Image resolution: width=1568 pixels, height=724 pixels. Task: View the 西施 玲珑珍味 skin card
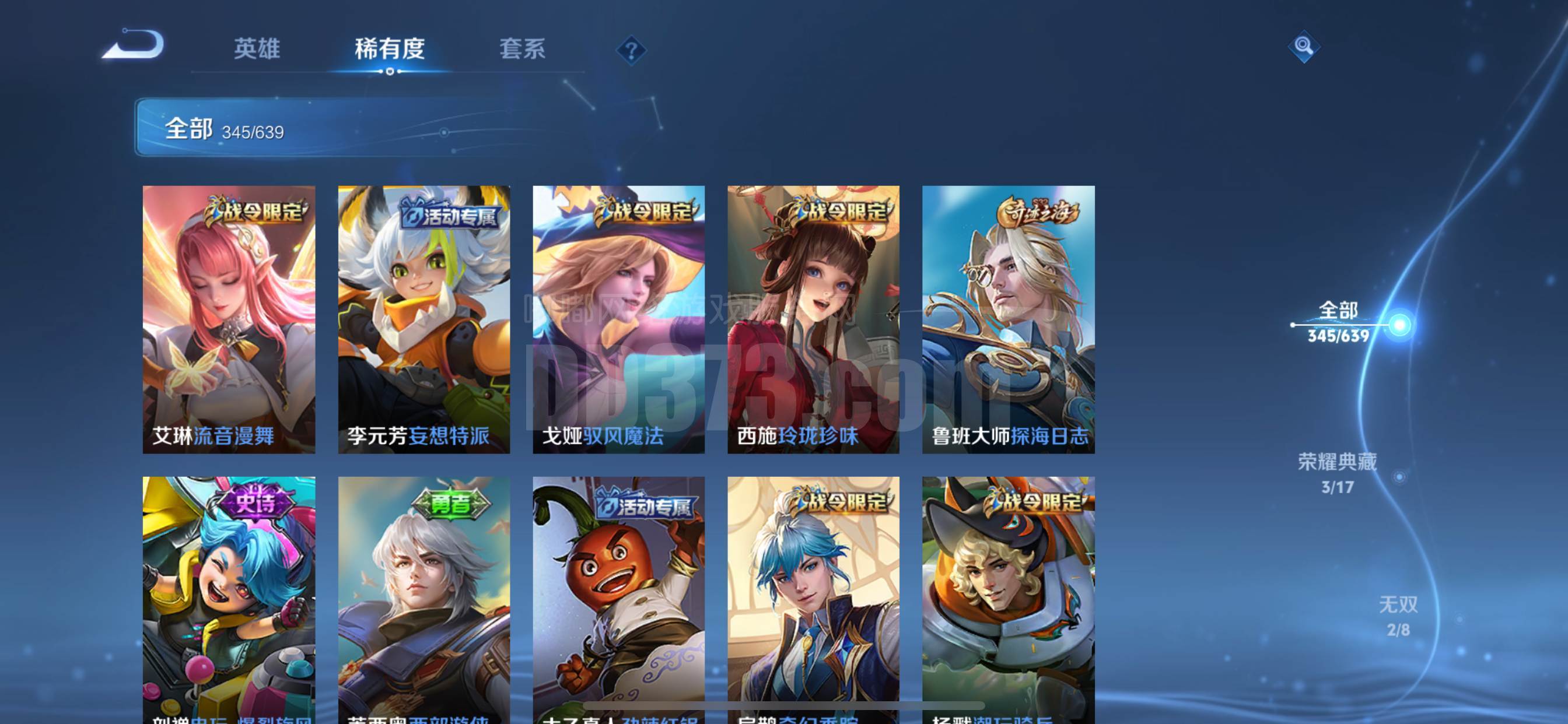(x=813, y=319)
